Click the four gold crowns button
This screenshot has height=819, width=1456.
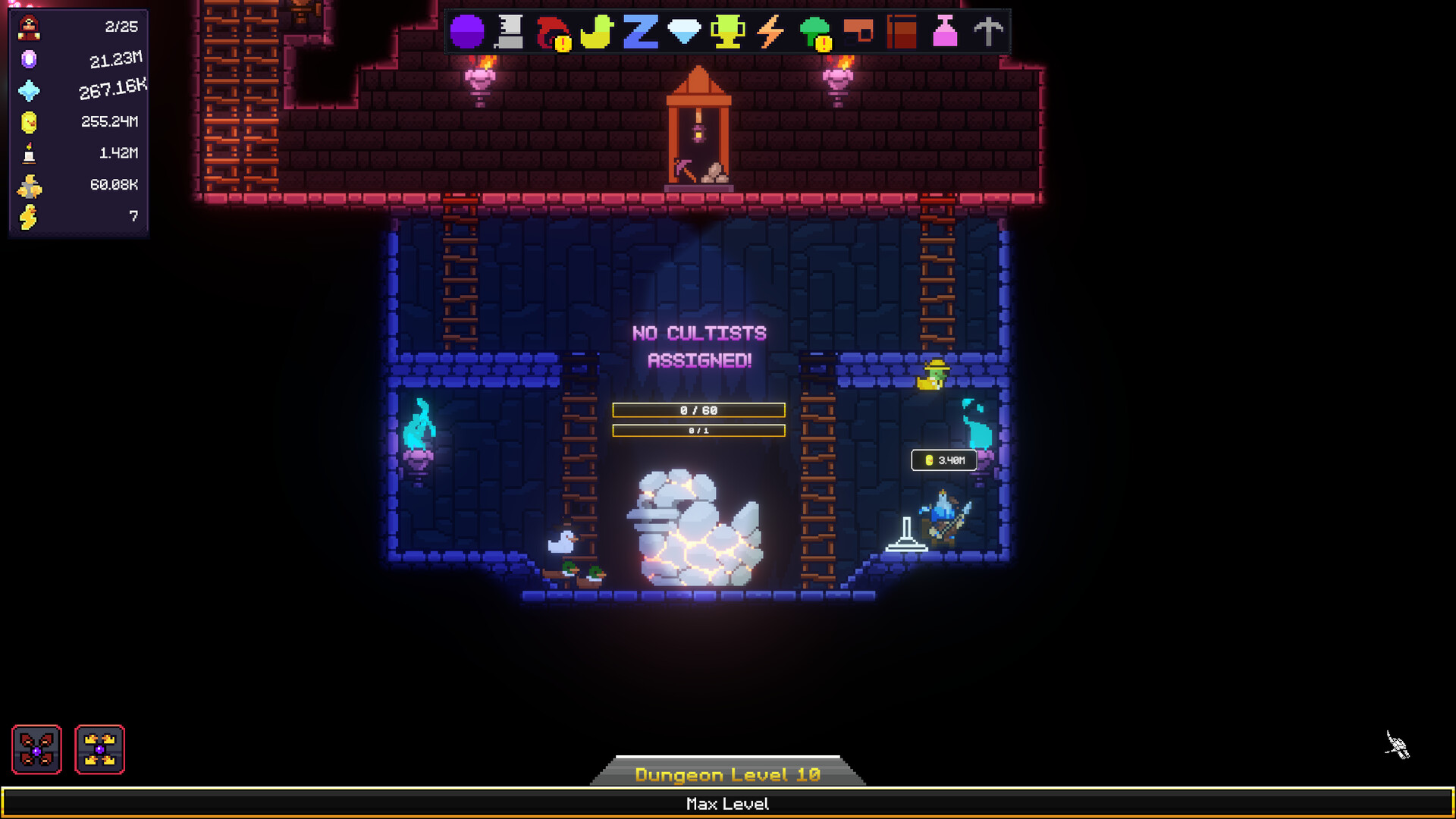point(99,749)
